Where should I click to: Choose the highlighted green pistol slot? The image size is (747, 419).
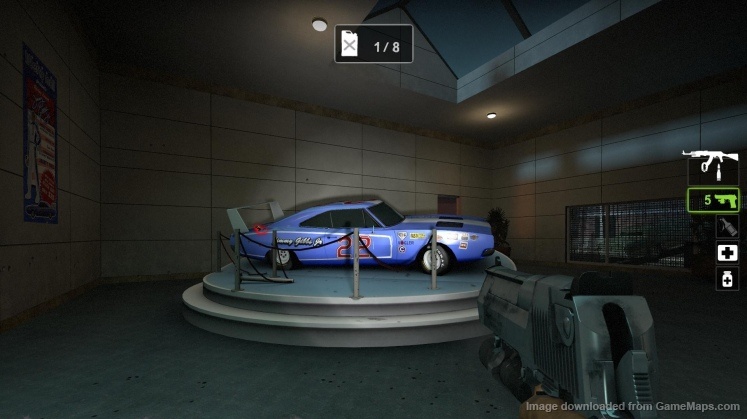(713, 199)
